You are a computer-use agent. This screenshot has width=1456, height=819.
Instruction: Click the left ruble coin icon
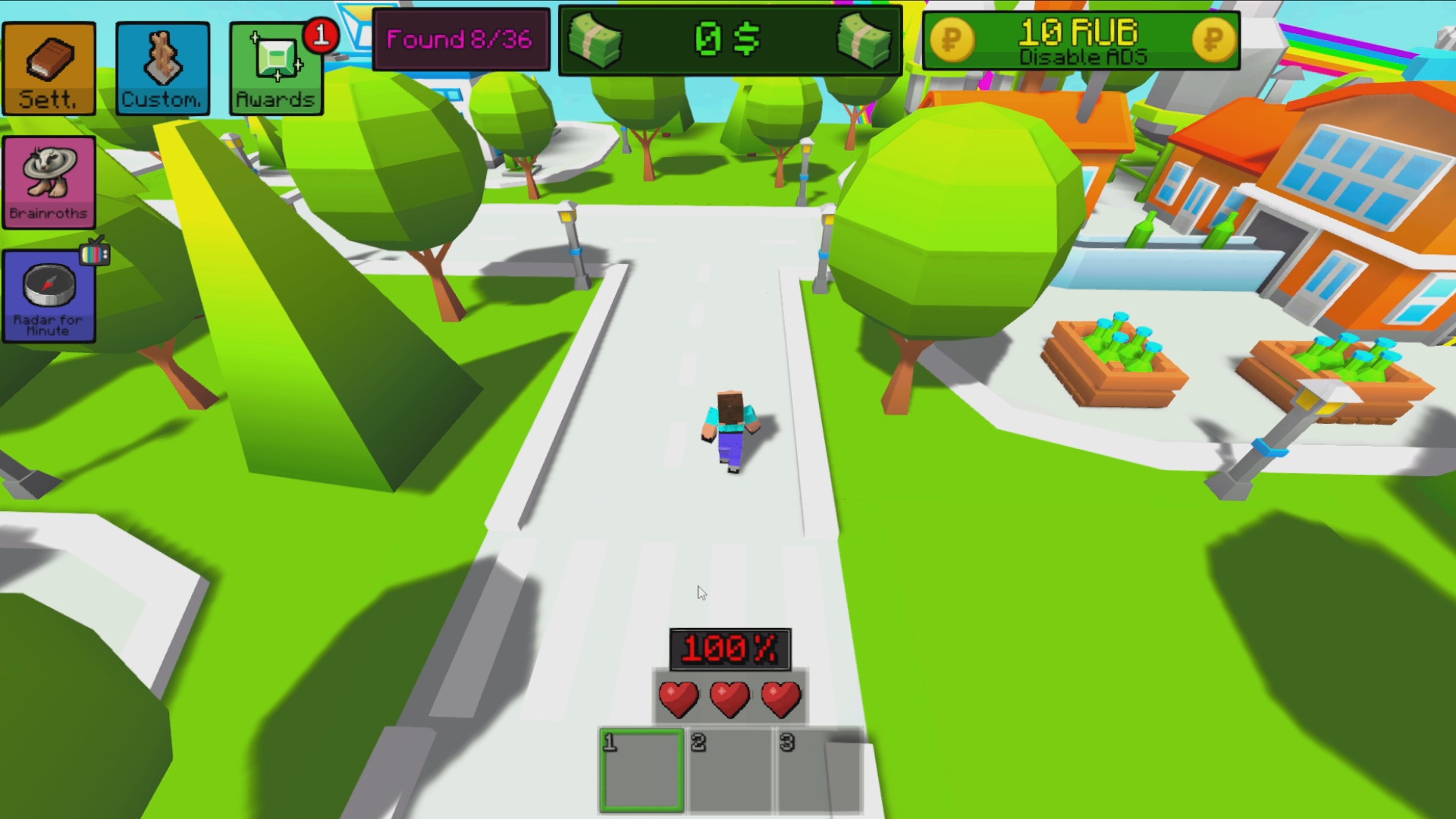pos(954,39)
